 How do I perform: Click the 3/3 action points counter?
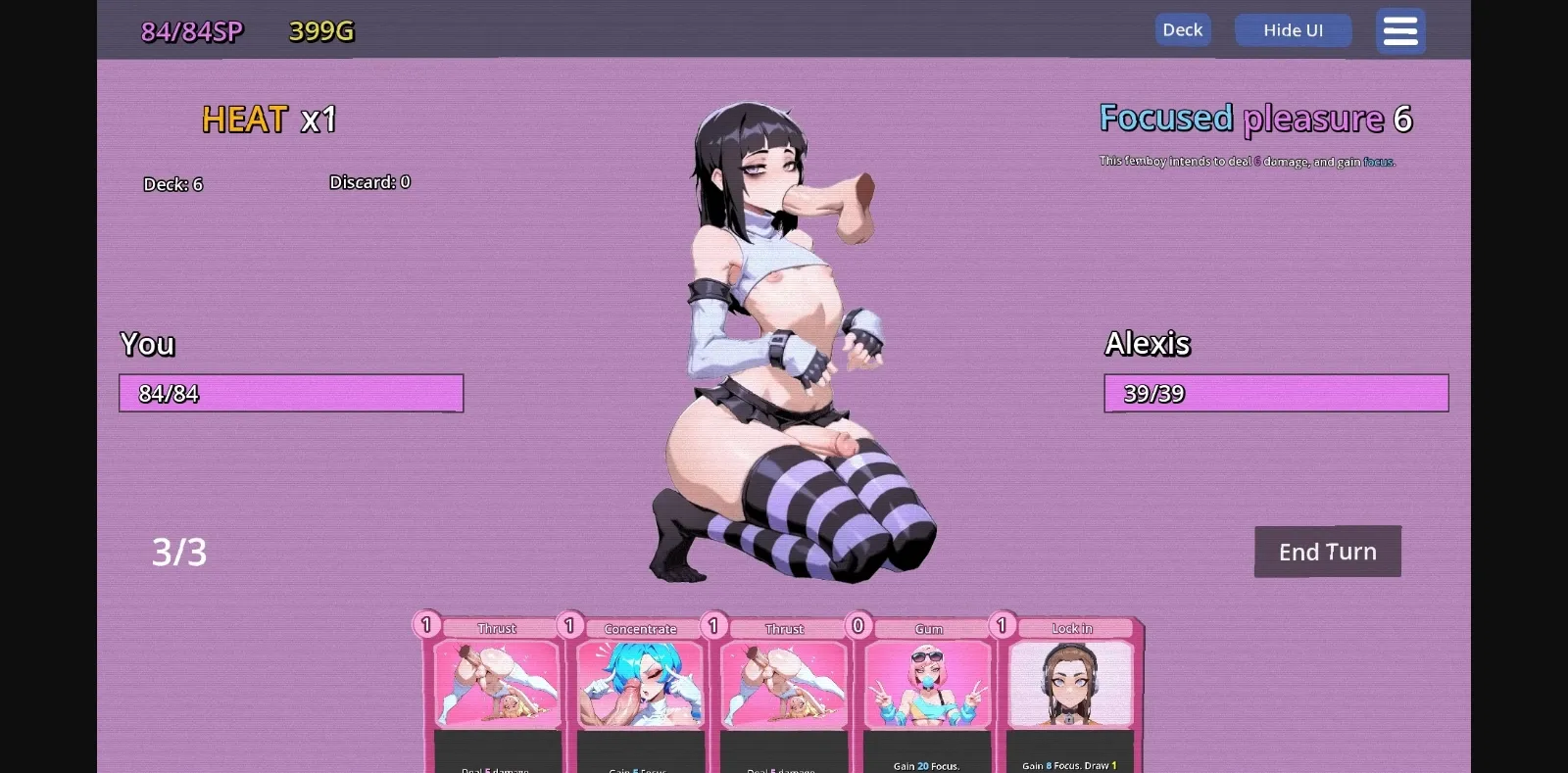pyautogui.click(x=180, y=552)
